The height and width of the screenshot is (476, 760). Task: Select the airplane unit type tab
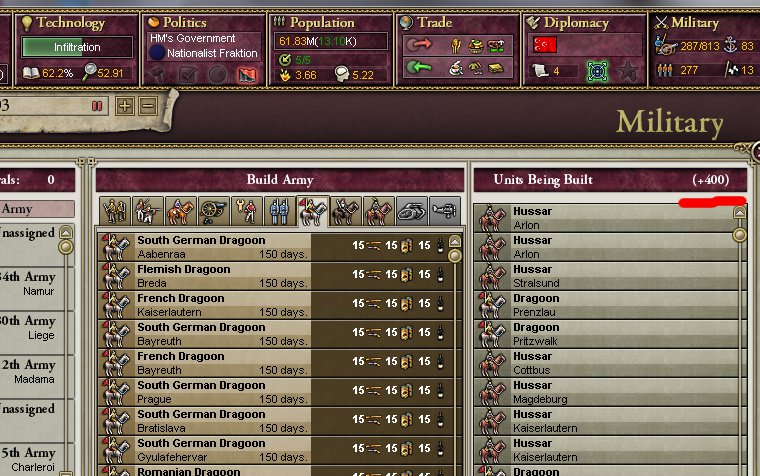click(x=444, y=211)
